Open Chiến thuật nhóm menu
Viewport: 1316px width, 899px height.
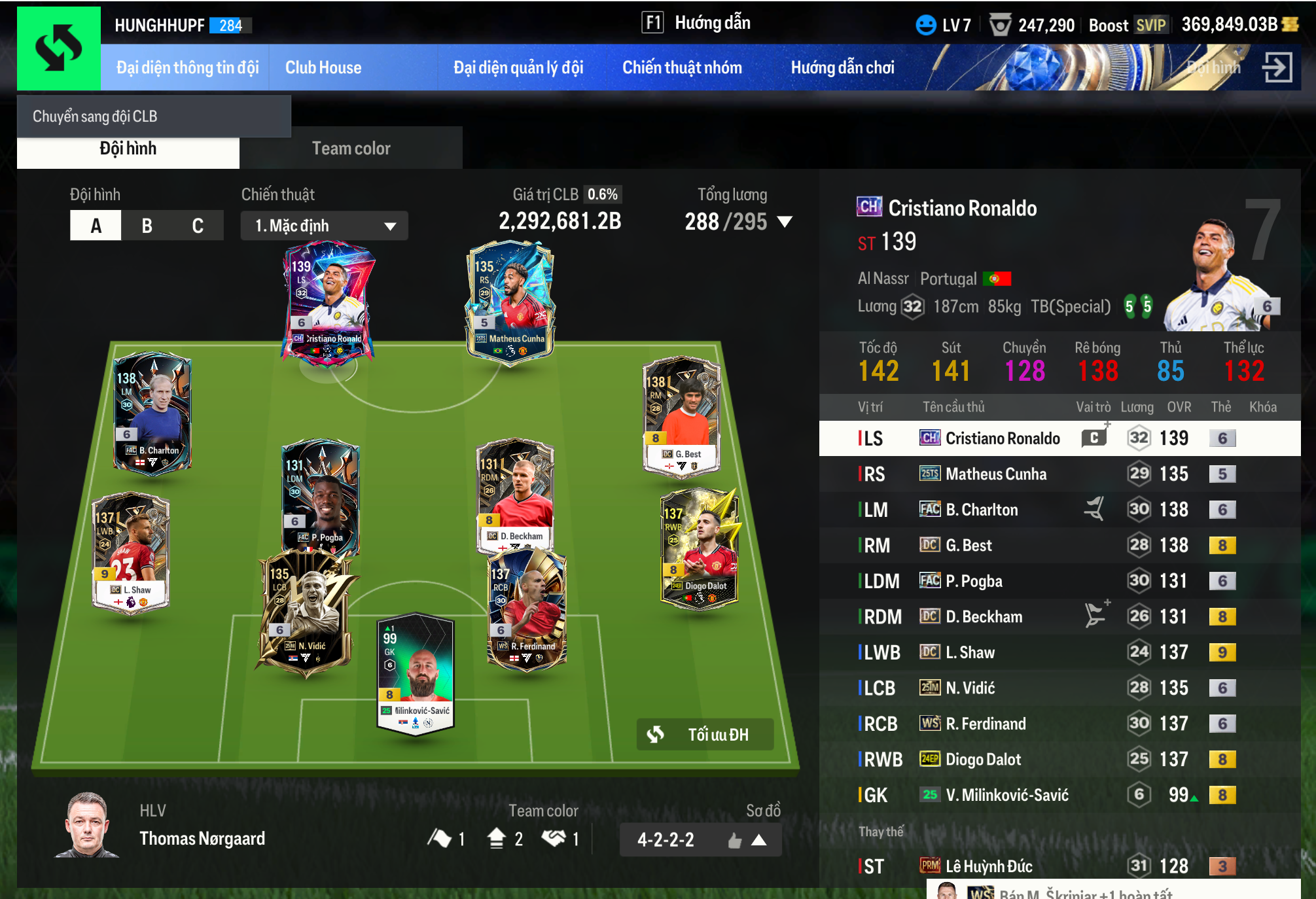coord(682,67)
